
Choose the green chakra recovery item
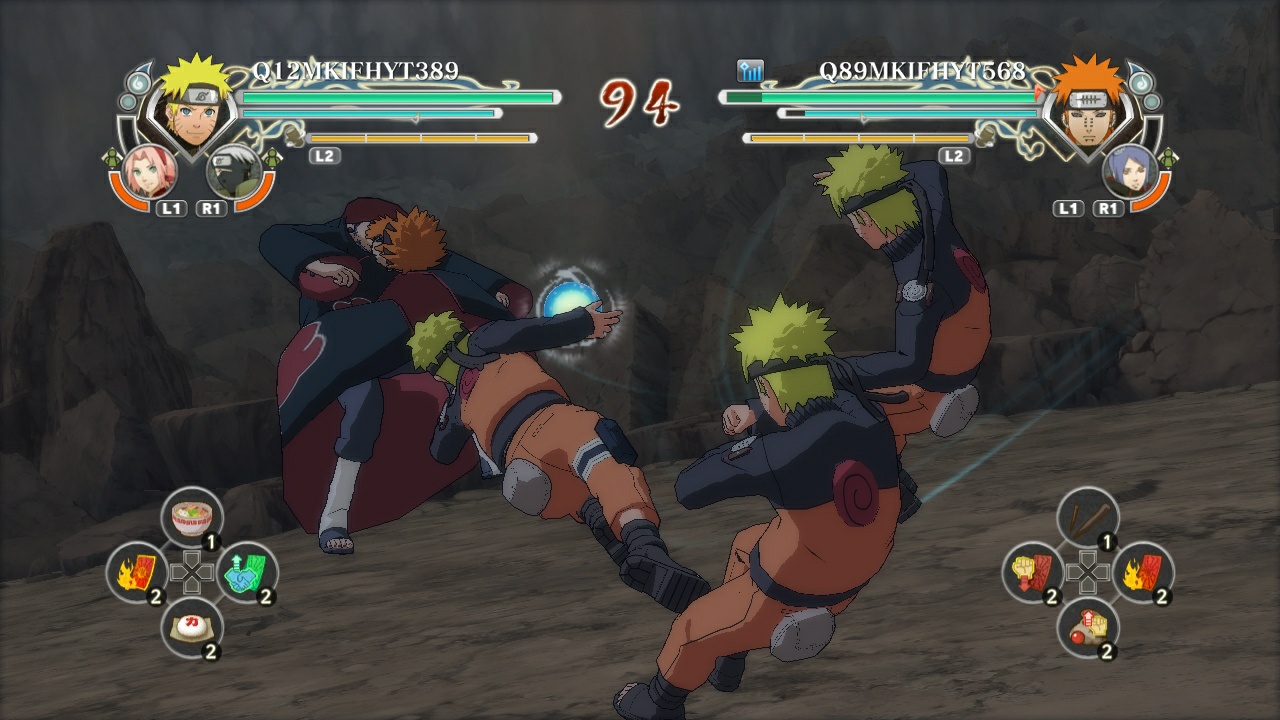pos(245,570)
